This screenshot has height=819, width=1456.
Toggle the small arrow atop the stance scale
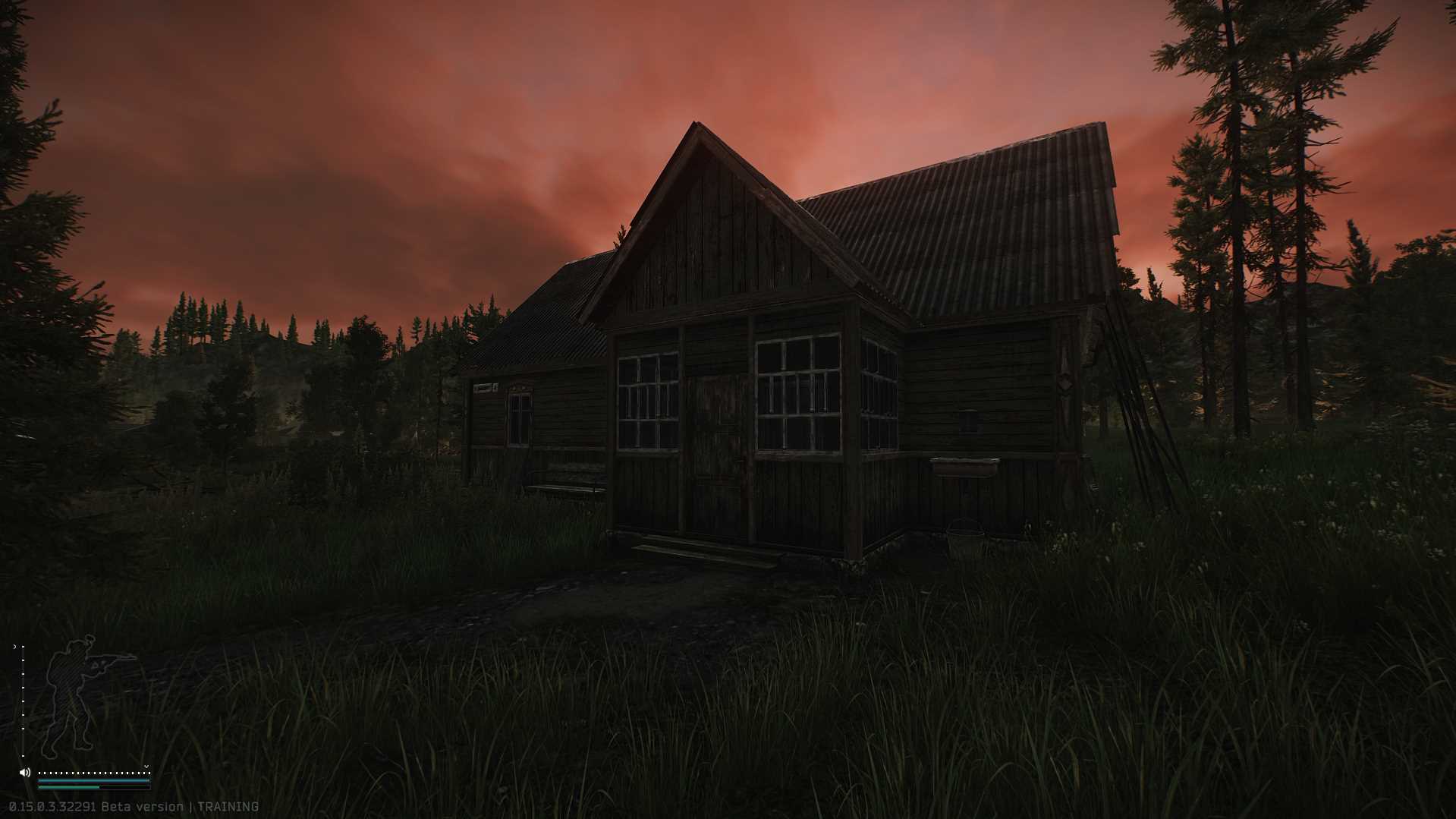(15, 646)
